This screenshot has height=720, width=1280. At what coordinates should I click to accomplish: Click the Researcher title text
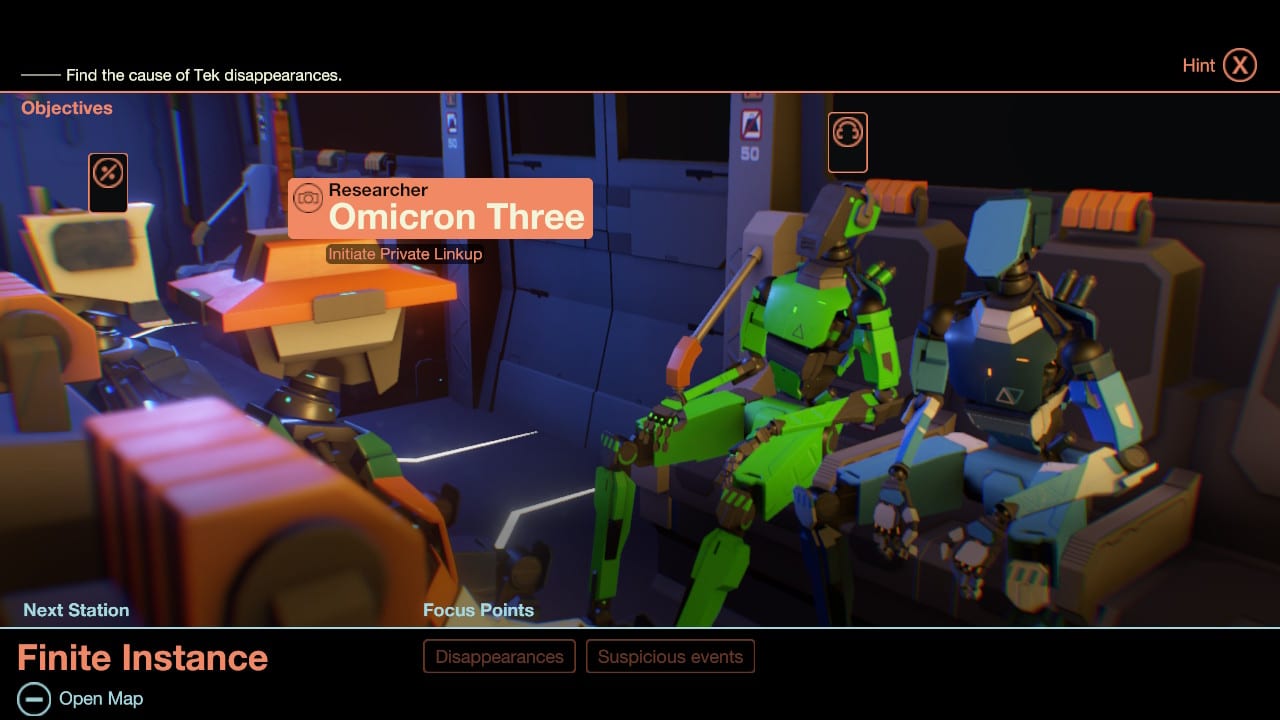click(378, 190)
